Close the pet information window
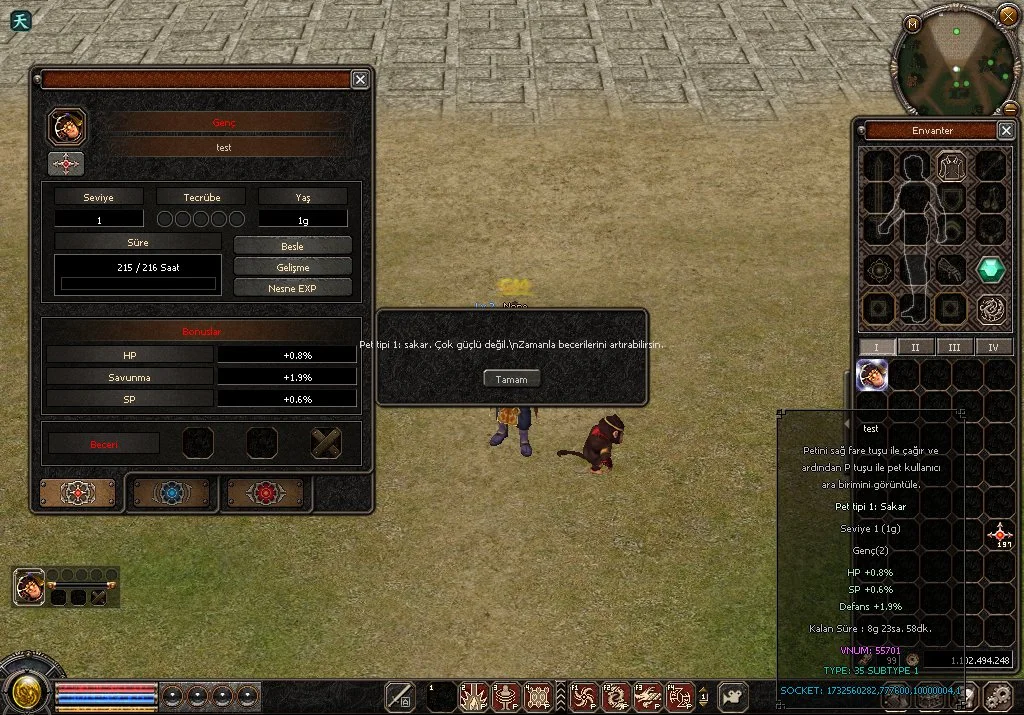1024x715 pixels. [360, 80]
